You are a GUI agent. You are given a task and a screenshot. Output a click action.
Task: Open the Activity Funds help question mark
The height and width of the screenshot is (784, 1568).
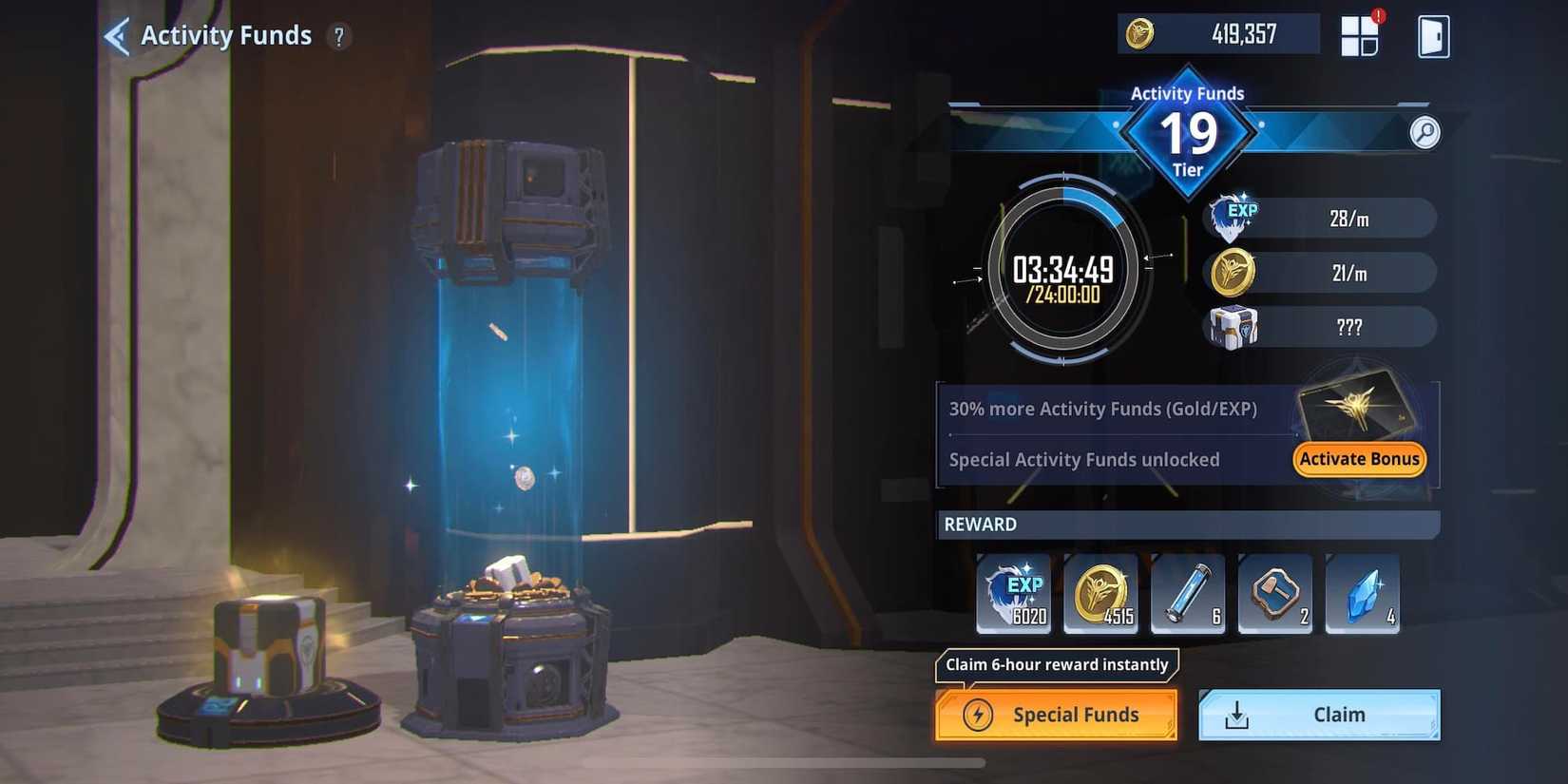[339, 36]
